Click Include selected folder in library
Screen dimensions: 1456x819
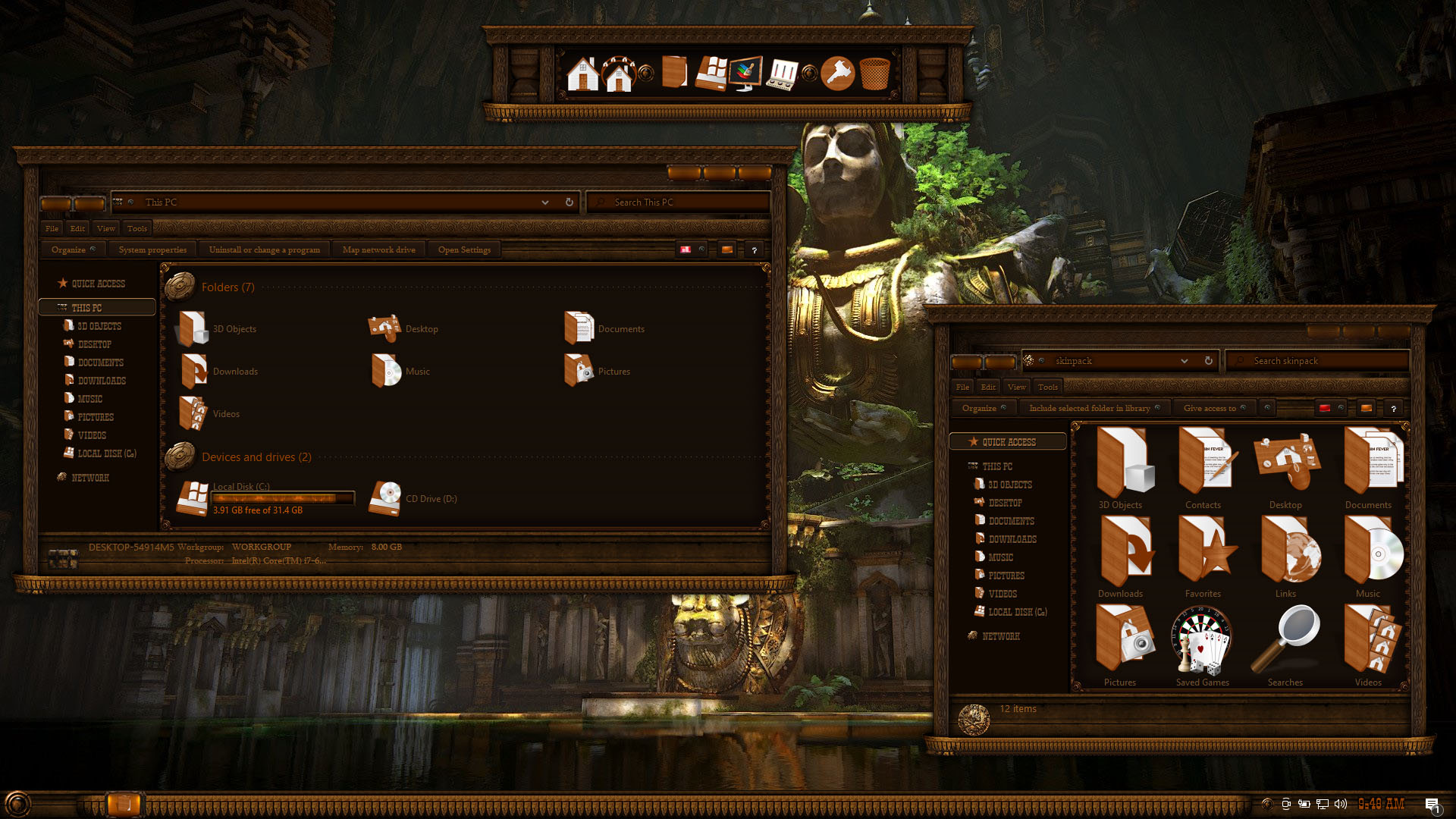tap(1089, 408)
